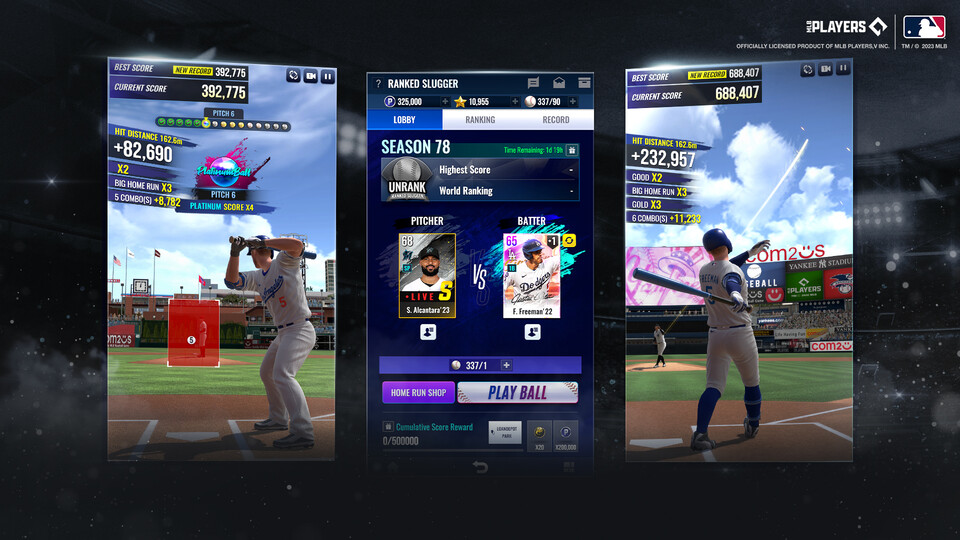The image size is (960, 540).
Task: Swap batter using the yellow cycle icon
Action: (568, 242)
